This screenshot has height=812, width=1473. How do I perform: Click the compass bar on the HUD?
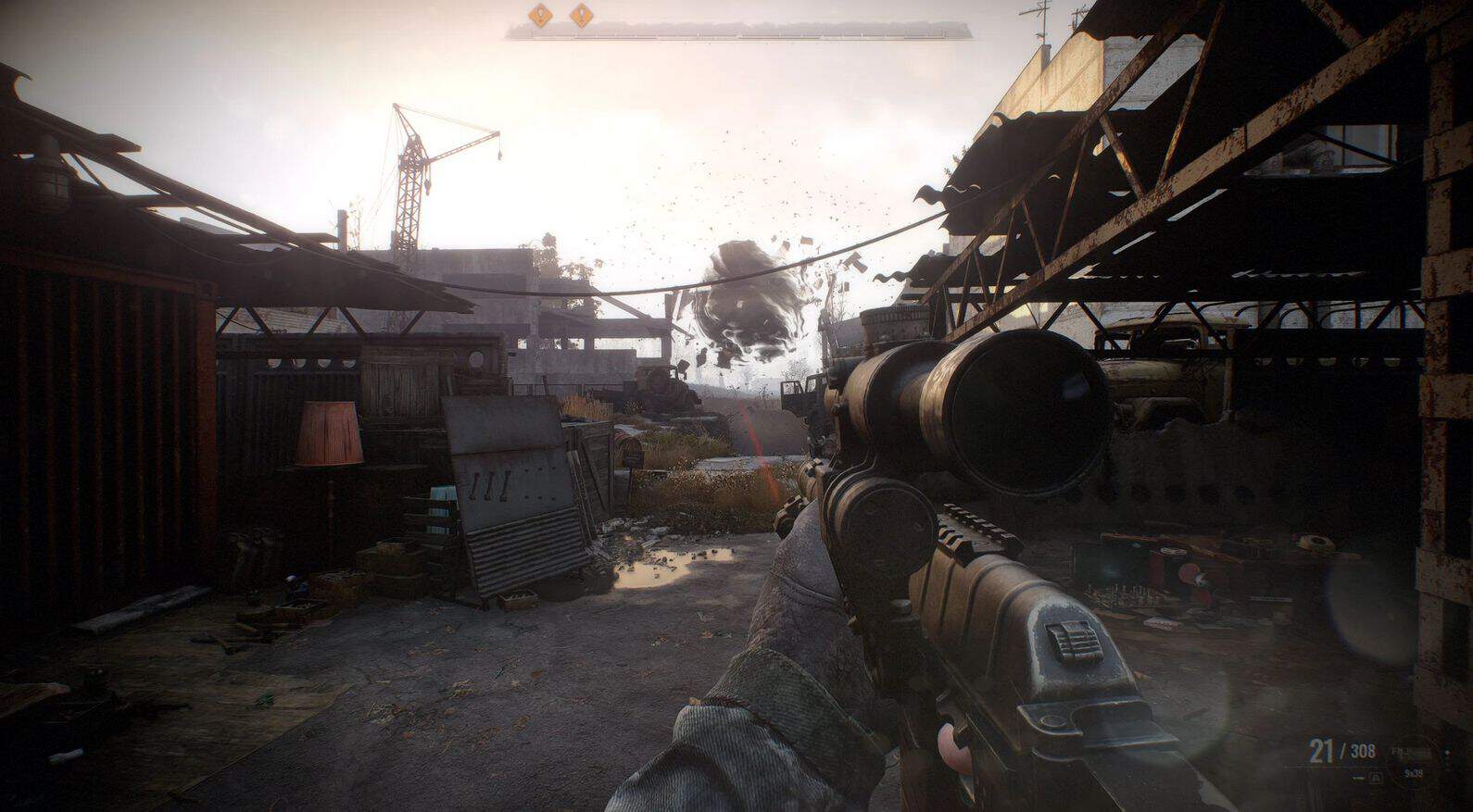(x=738, y=32)
